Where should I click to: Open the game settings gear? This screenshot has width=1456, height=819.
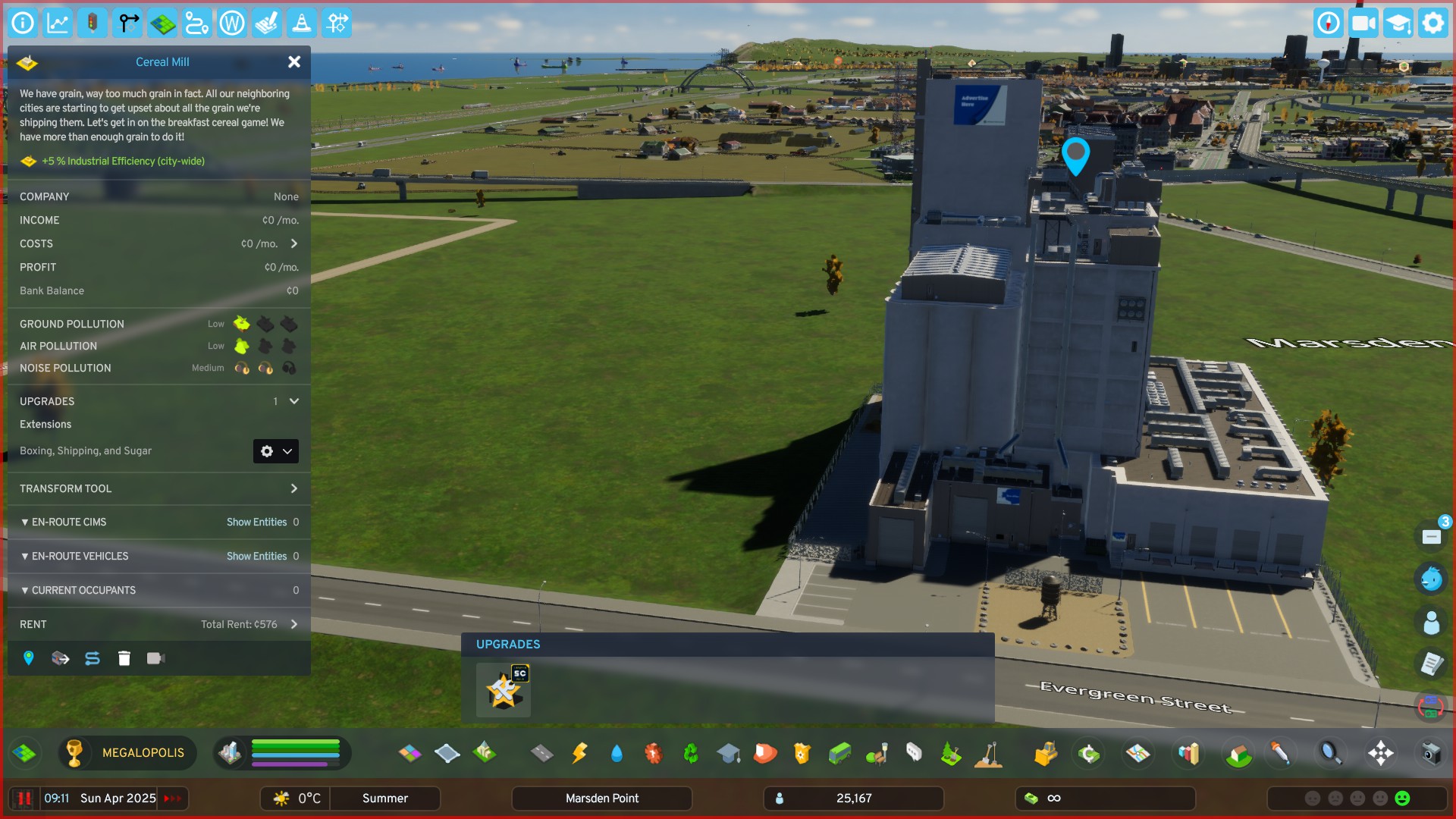click(1432, 24)
